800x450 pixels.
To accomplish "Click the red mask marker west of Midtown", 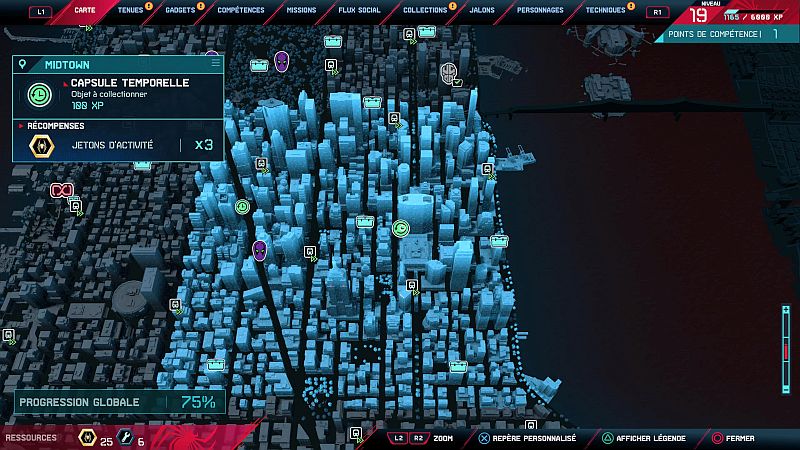I will [x=63, y=189].
